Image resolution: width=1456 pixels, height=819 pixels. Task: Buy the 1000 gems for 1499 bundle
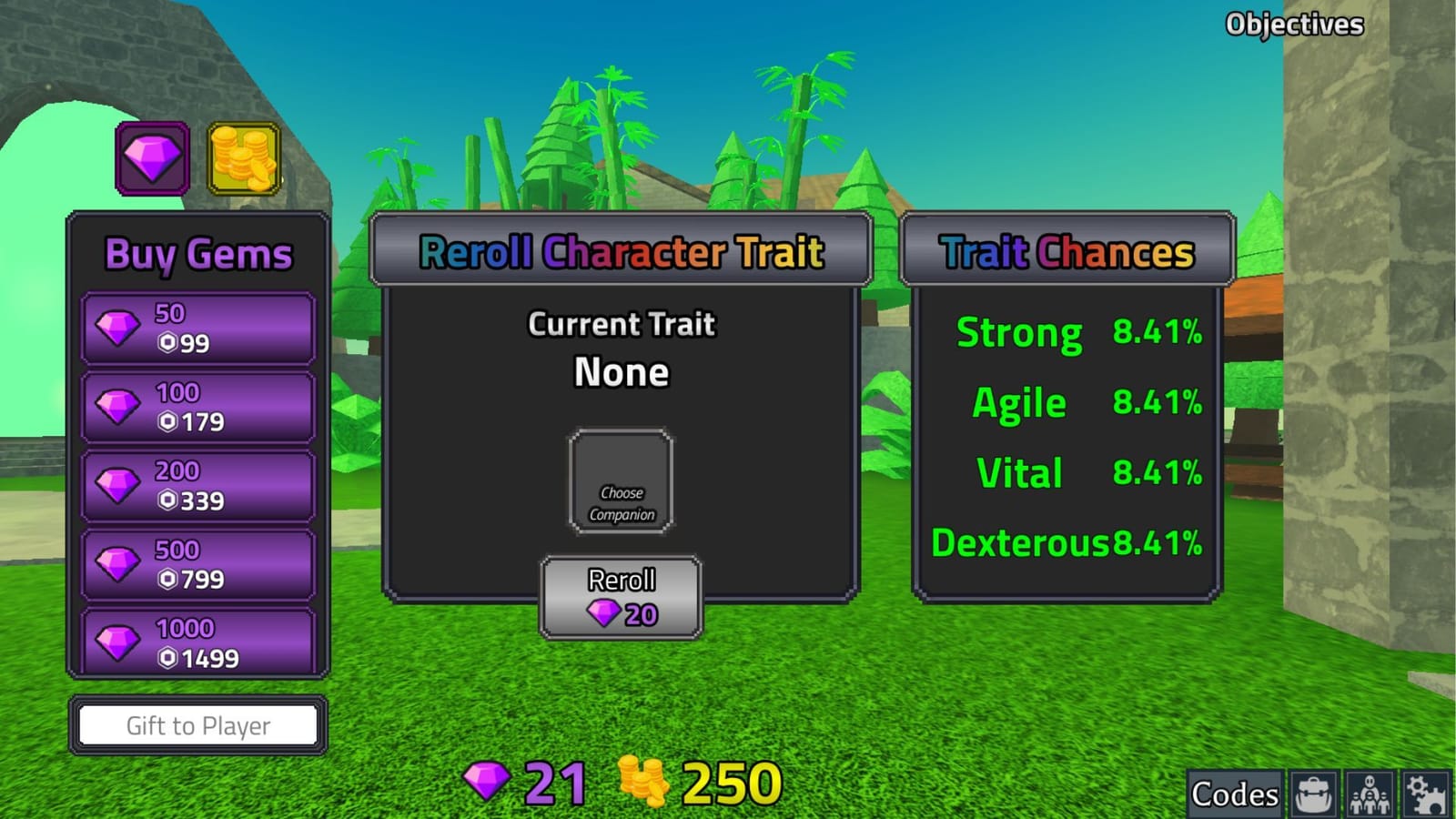pos(197,642)
